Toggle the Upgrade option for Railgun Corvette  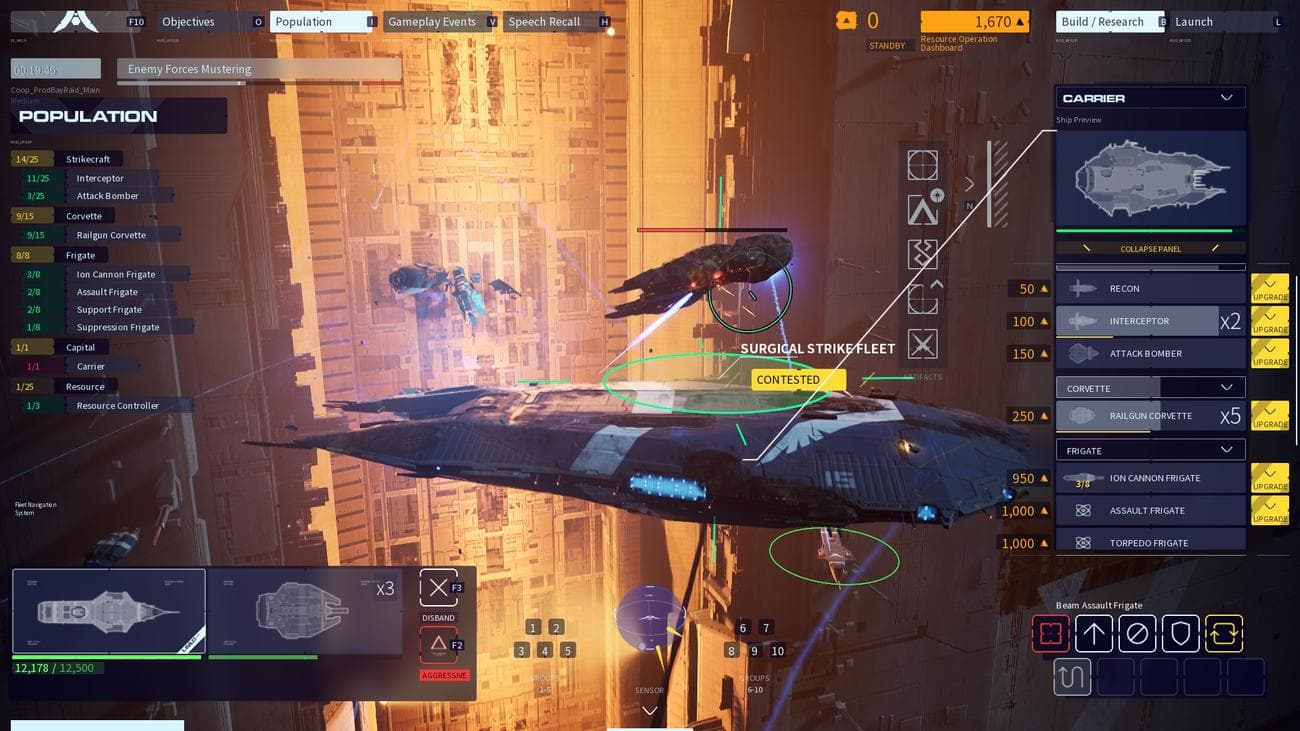click(x=1270, y=415)
